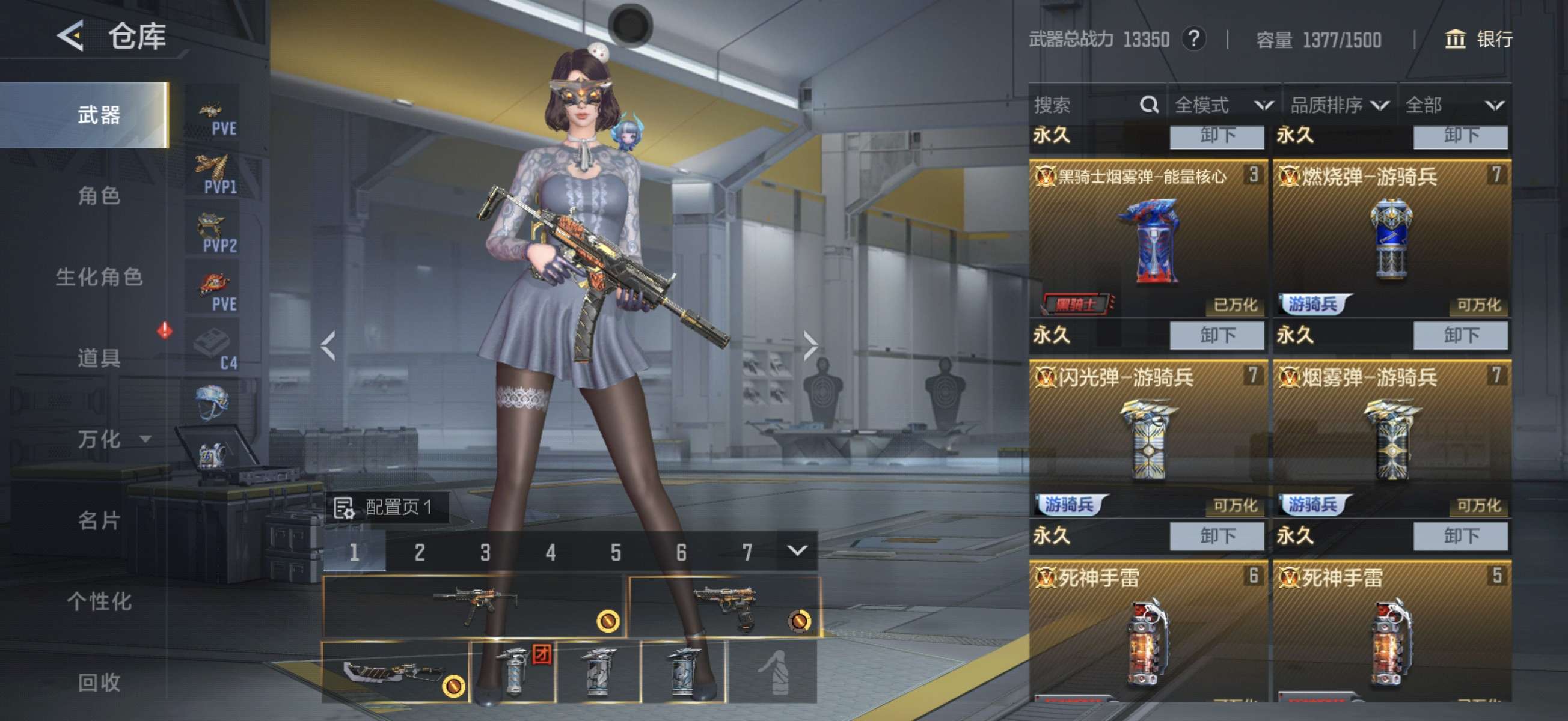This screenshot has width=1568, height=721.
Task: Open the 回收 recycling section
Action: tap(99, 682)
